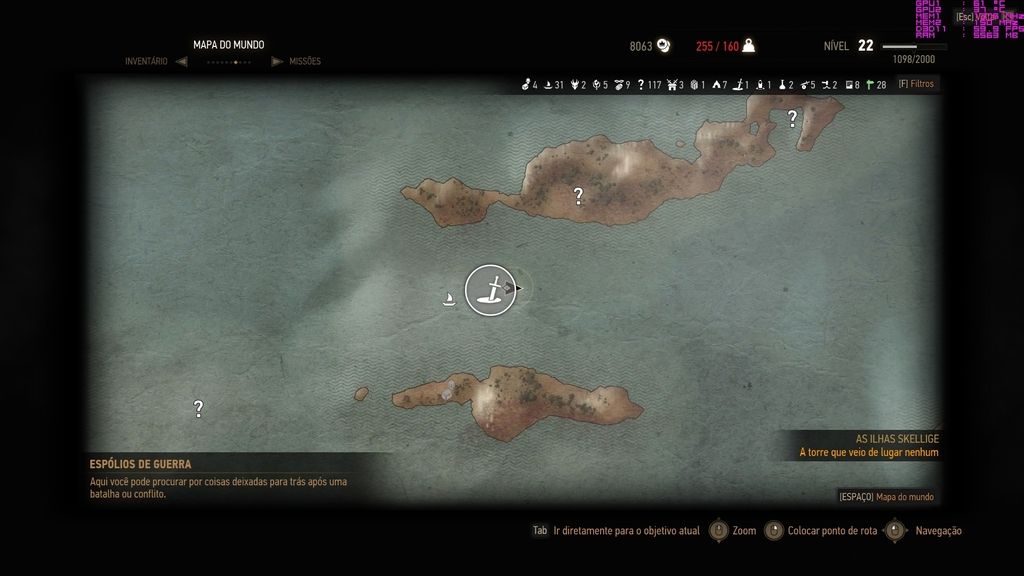Choose the question mark in the southwest sea
This screenshot has width=1024, height=576.
pos(198,408)
